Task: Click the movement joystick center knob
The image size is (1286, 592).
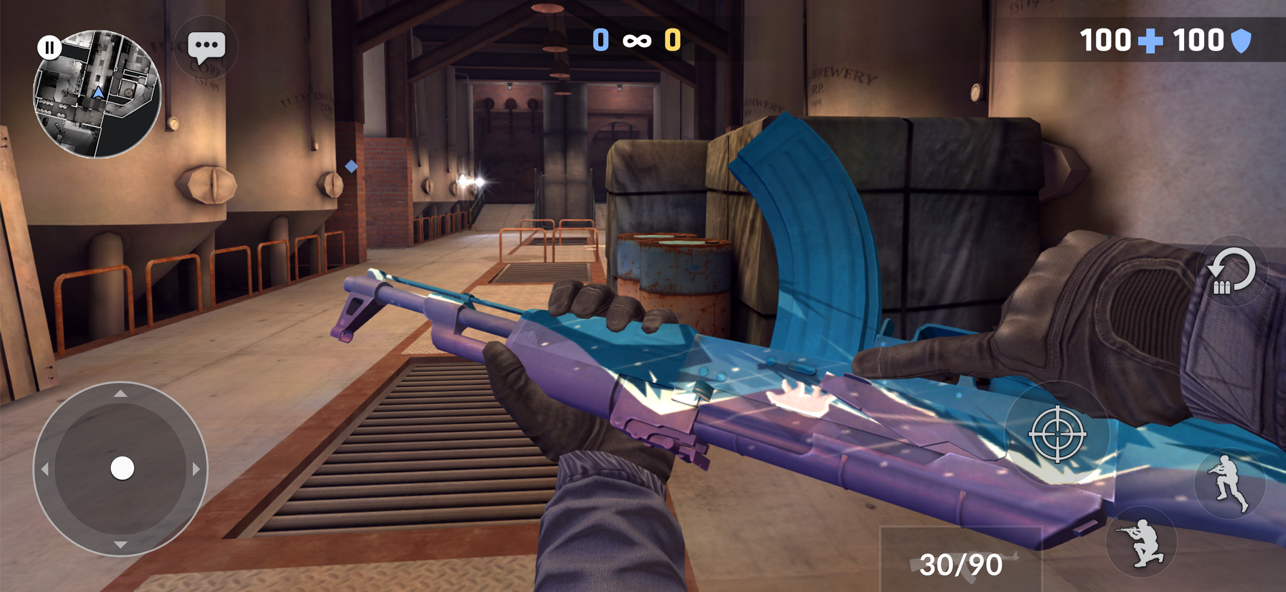Action: pyautogui.click(x=122, y=468)
